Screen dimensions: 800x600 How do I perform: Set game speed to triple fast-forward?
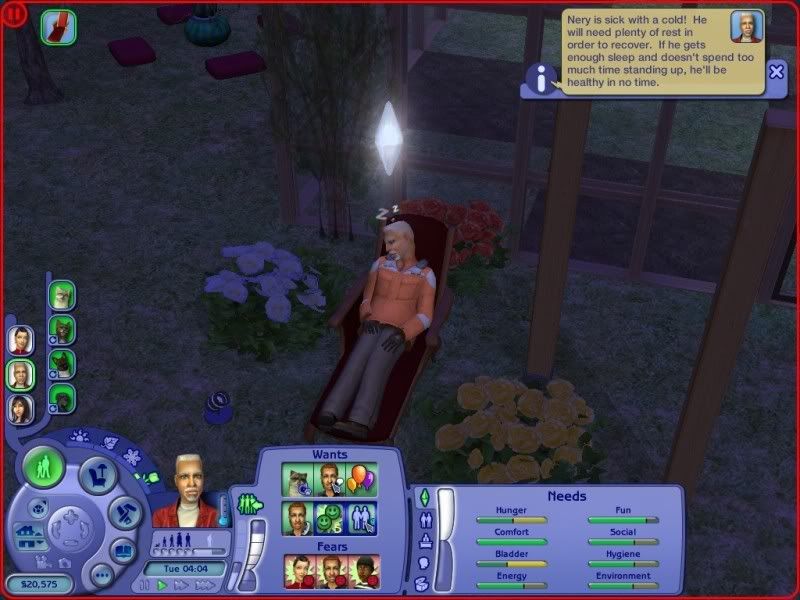point(206,585)
